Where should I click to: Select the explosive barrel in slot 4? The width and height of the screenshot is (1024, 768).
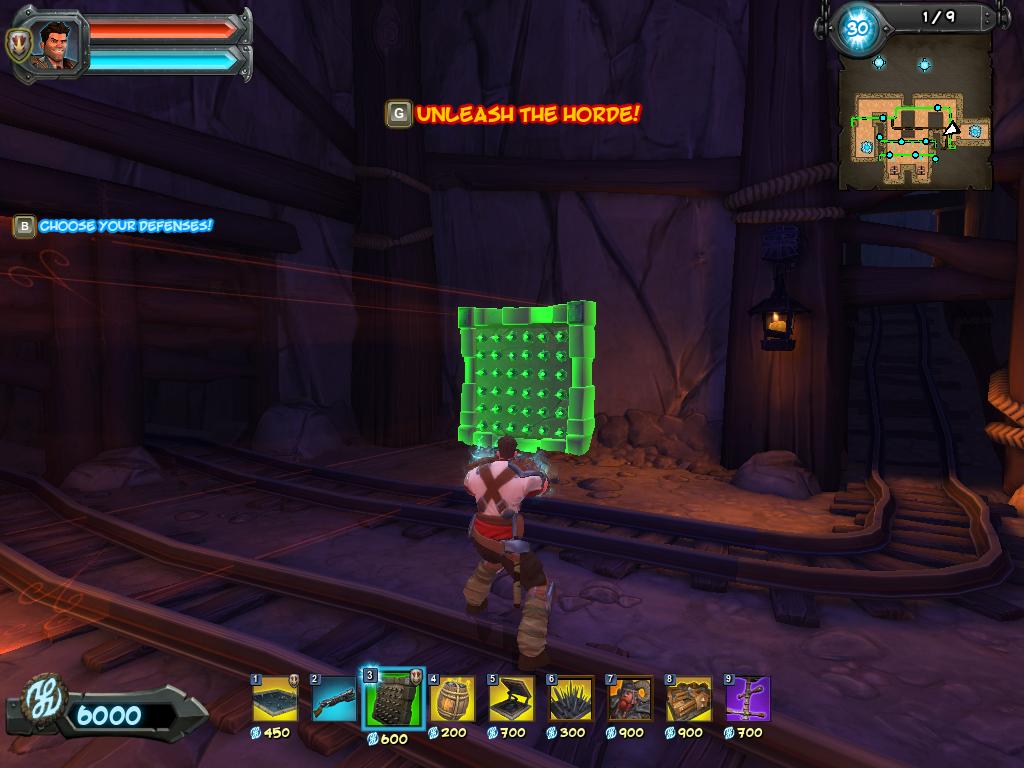click(452, 699)
